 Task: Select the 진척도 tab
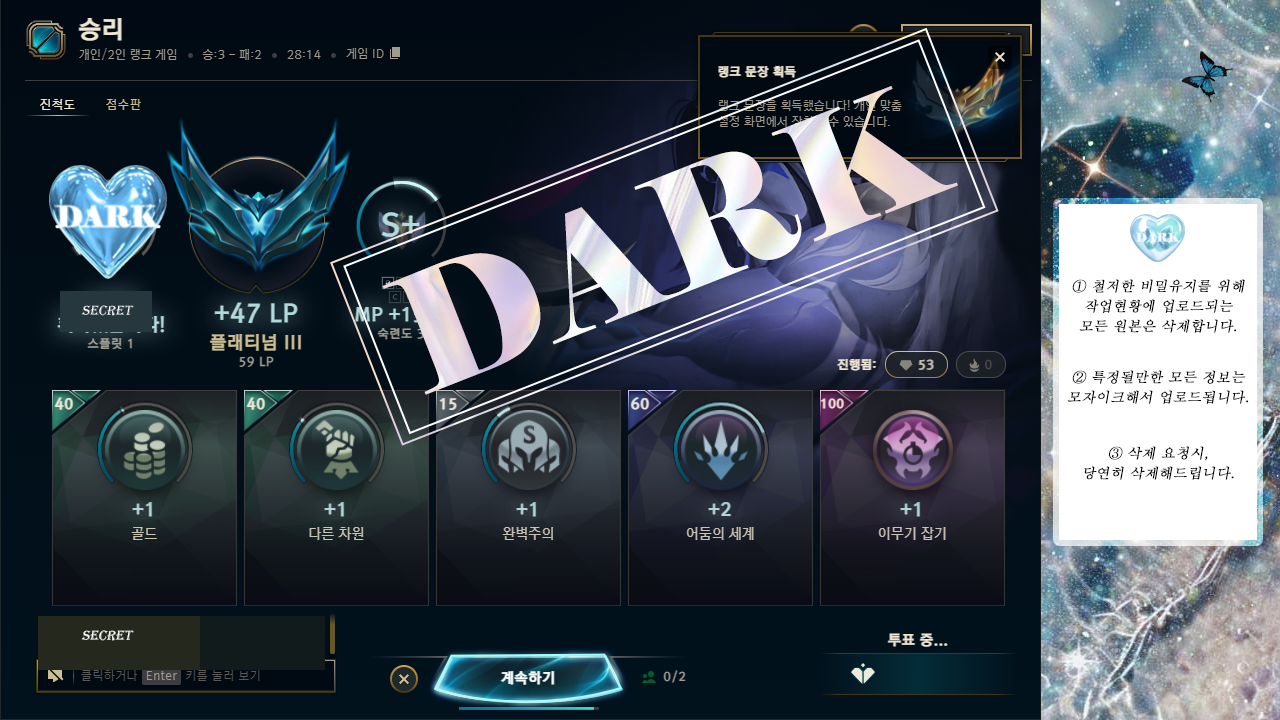click(57, 103)
